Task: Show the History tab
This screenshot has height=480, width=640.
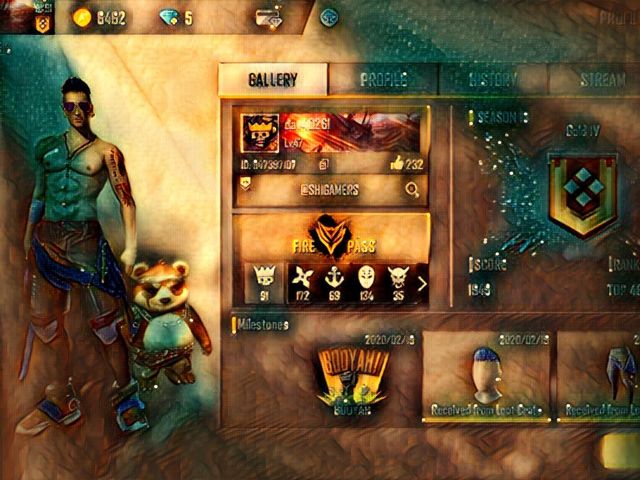Action: point(493,80)
